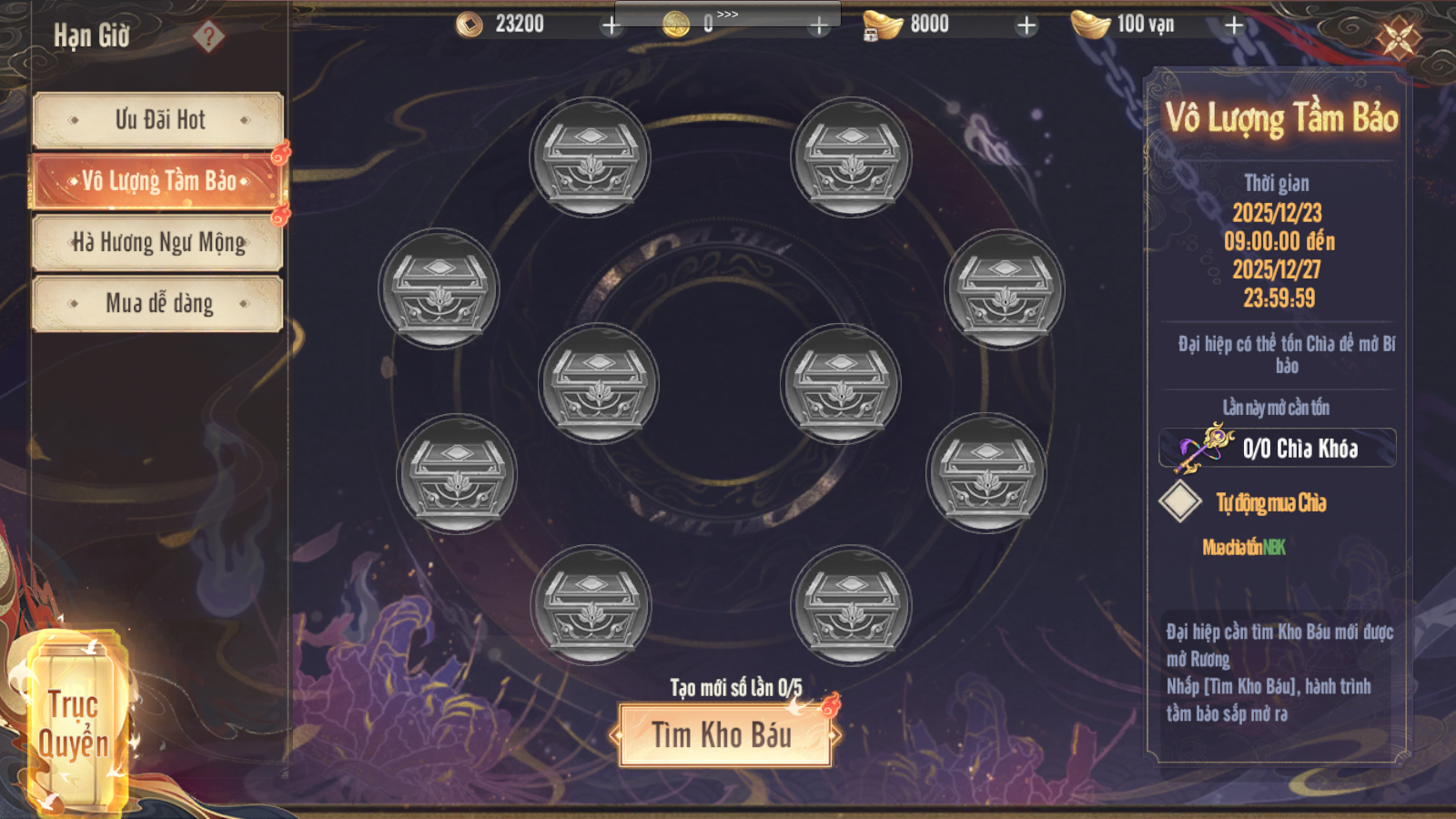Image resolution: width=1456 pixels, height=819 pixels.
Task: Open the Trục Quyển scroll banner
Action: point(73,723)
